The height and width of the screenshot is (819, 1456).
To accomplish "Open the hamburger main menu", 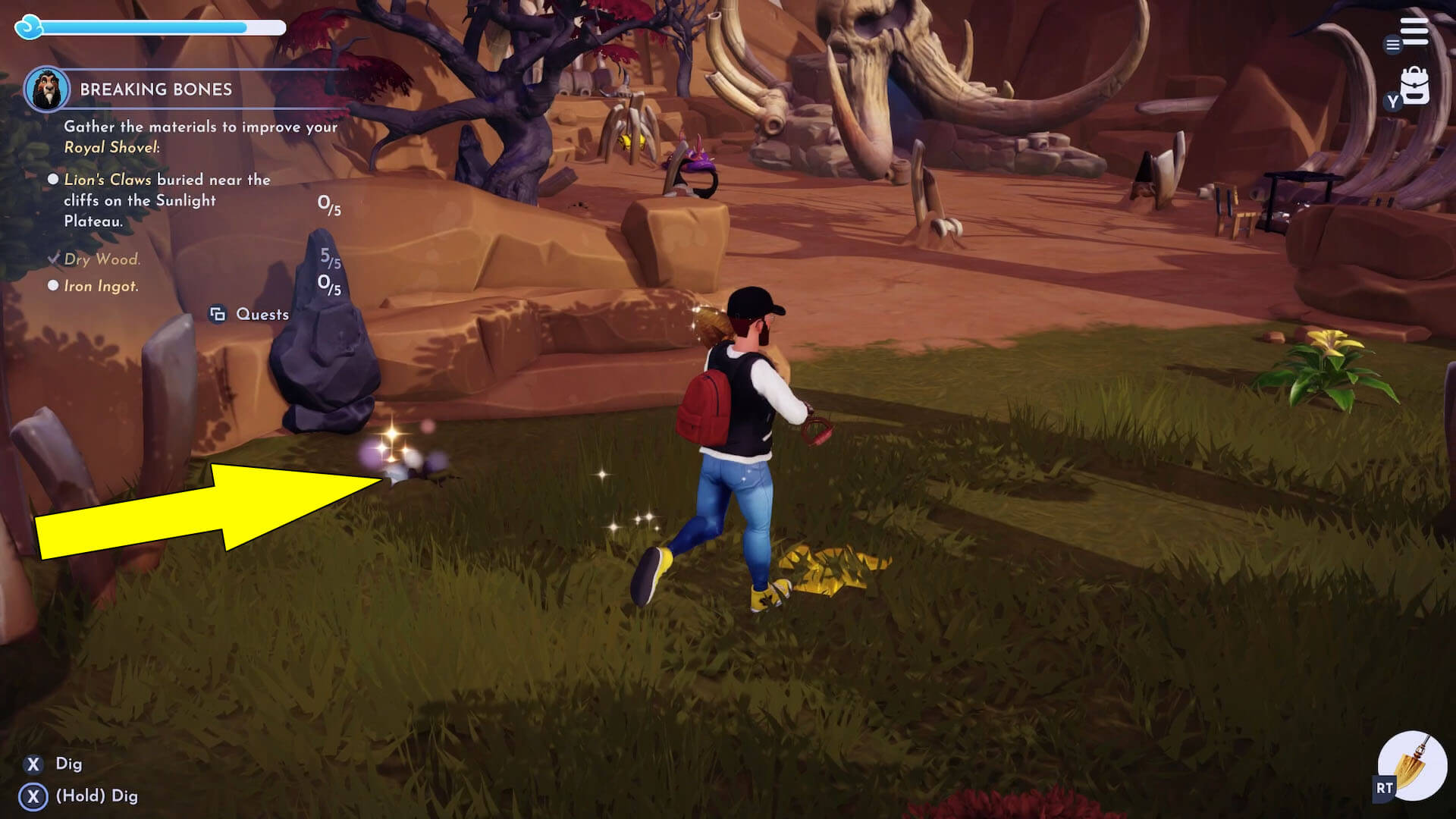I will [1414, 32].
